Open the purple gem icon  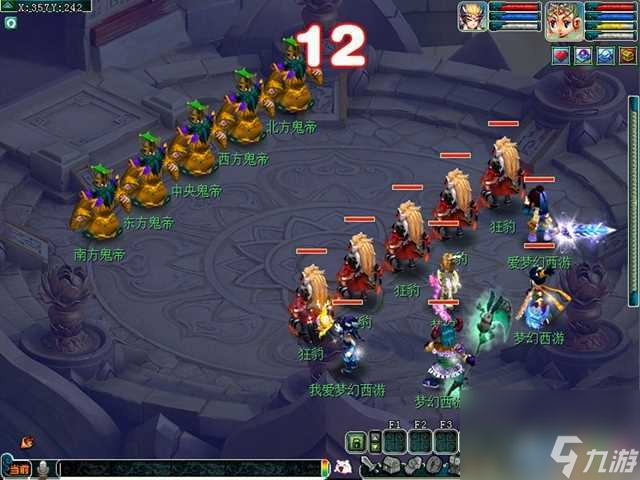coord(582,57)
